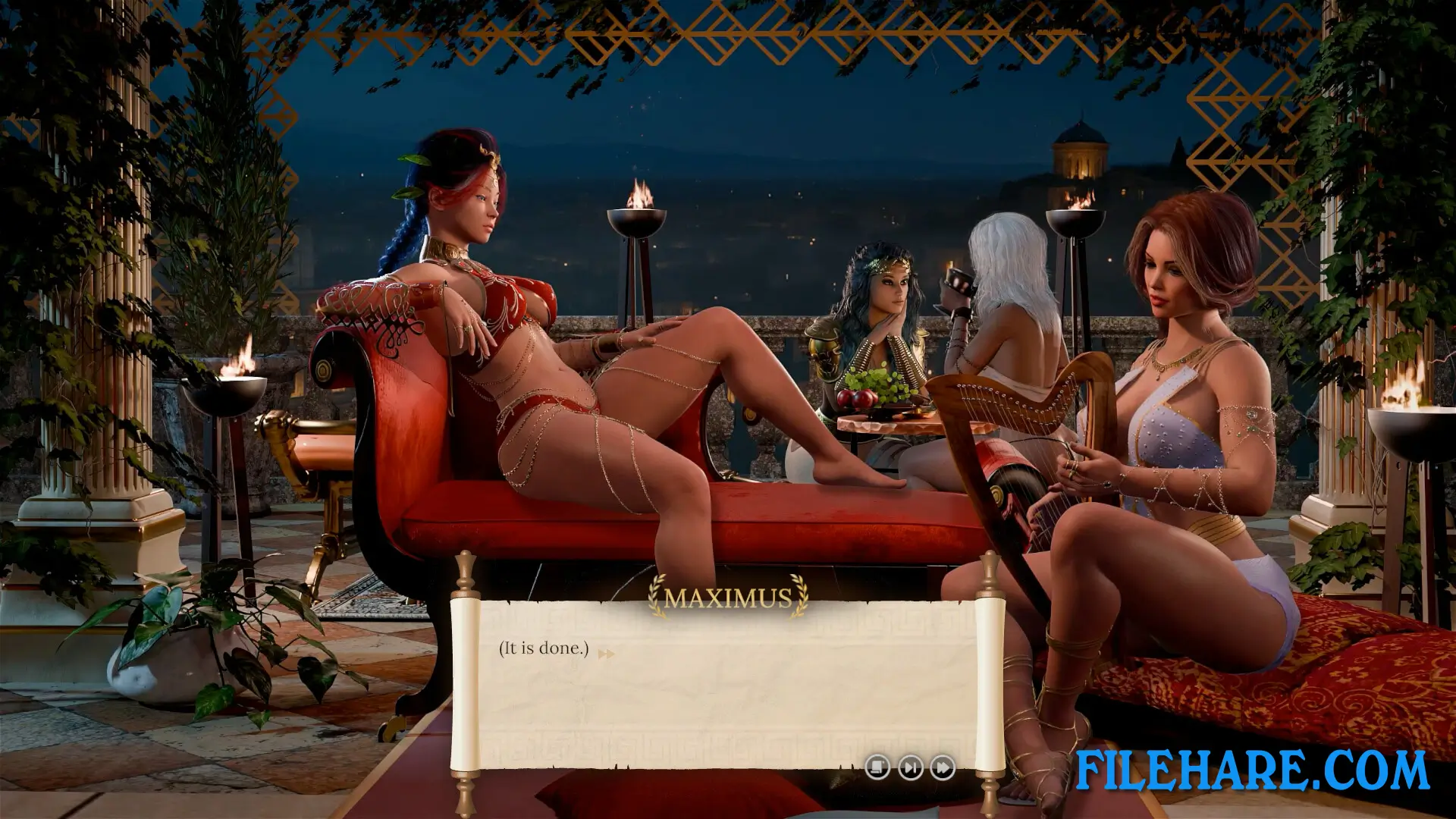Viewport: 1456px width, 819px height.
Task: Click the '(It is done.)' dialogue text to advance
Action: (x=542, y=648)
